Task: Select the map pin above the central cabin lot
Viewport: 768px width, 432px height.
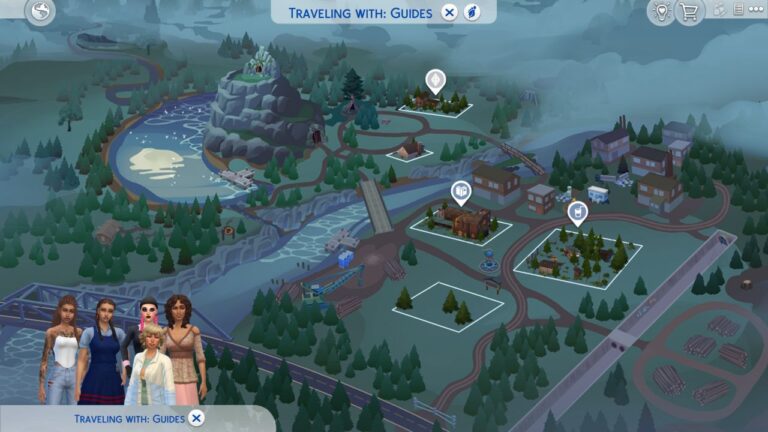Action: [460, 192]
